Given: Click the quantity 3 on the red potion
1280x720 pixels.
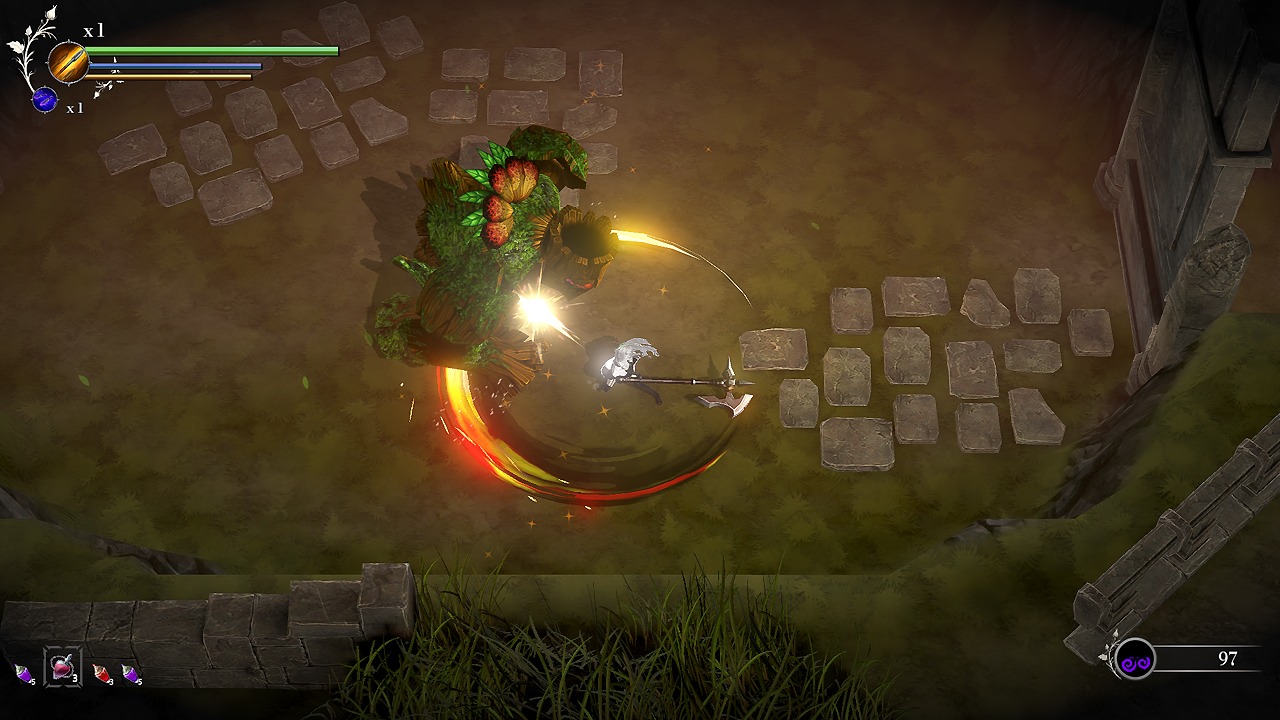Looking at the screenshot, I should point(111,680).
